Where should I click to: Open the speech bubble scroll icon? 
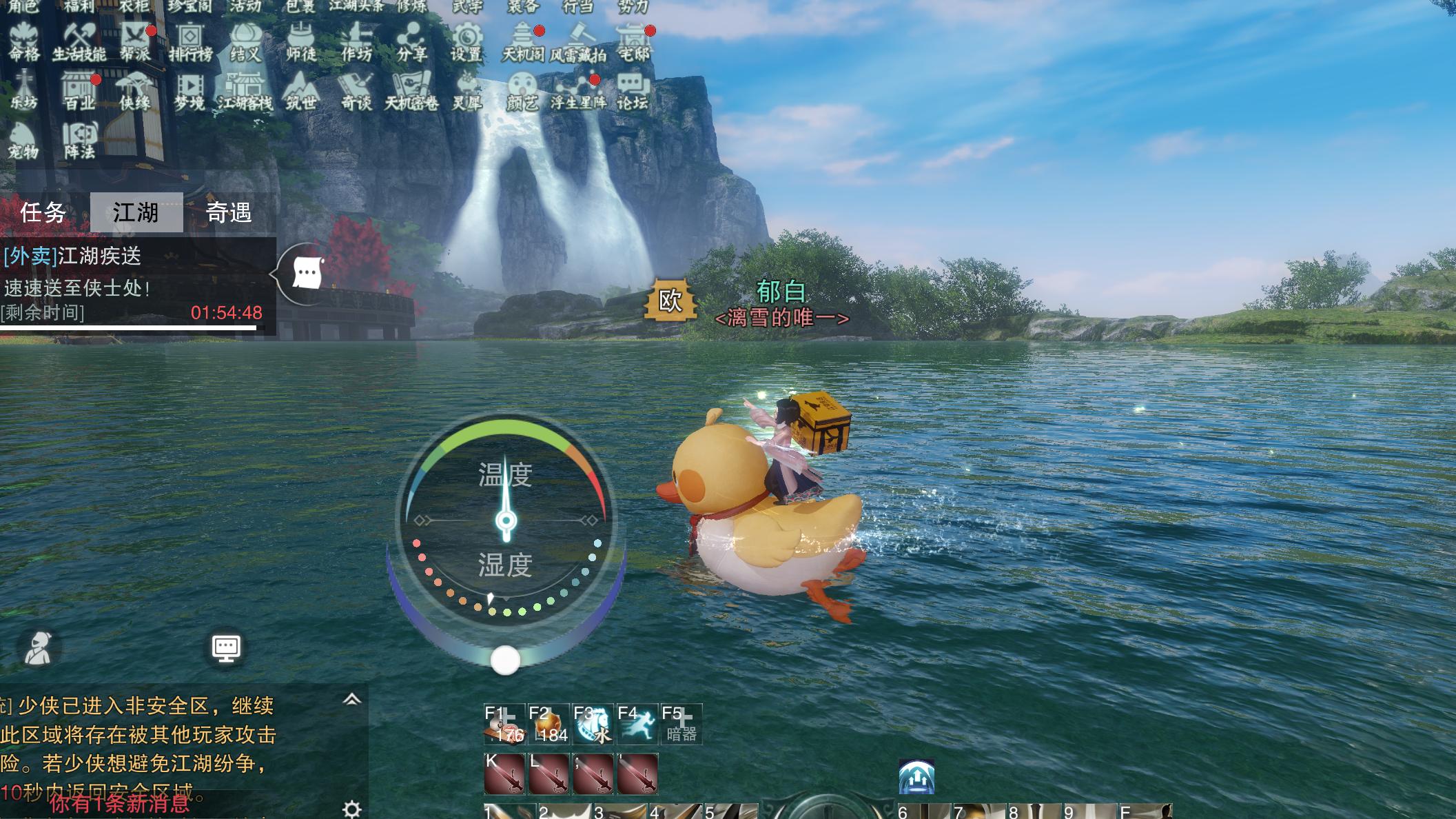307,274
